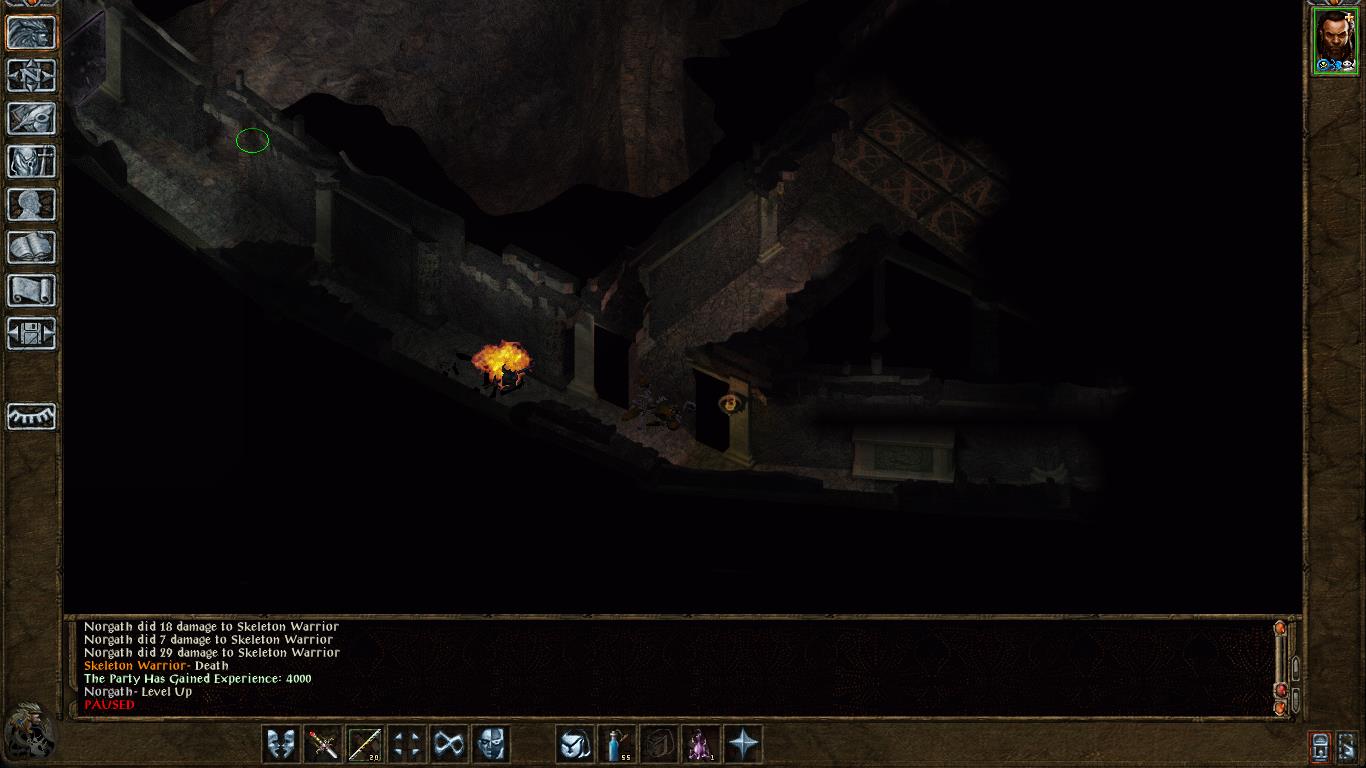The height and width of the screenshot is (768, 1366).
Task: Click the half-shadowed face stealth button
Action: 491,744
